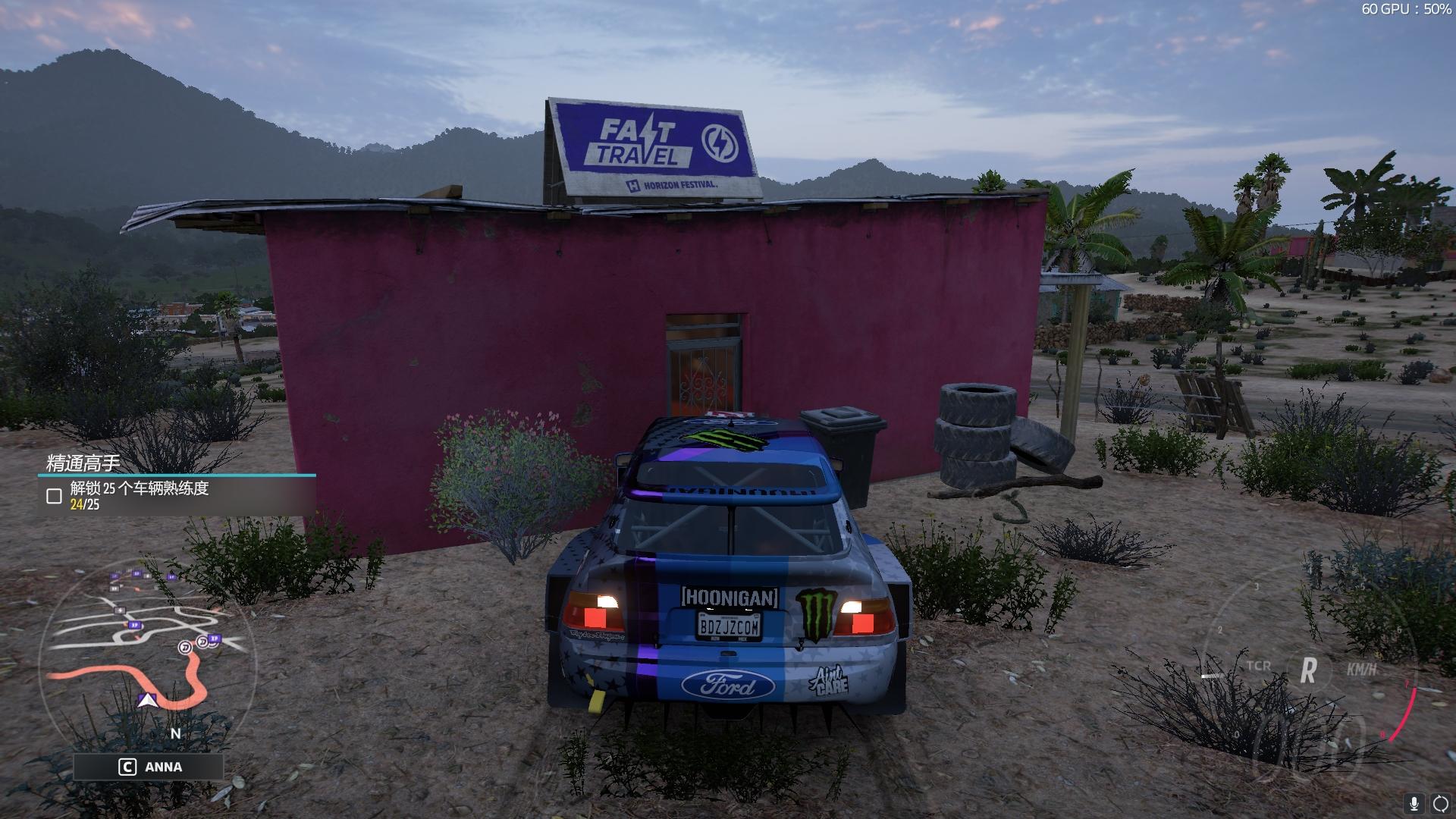
Task: Tick the 解锁 25 个车辆熟练度 checkbox
Action: click(x=54, y=497)
